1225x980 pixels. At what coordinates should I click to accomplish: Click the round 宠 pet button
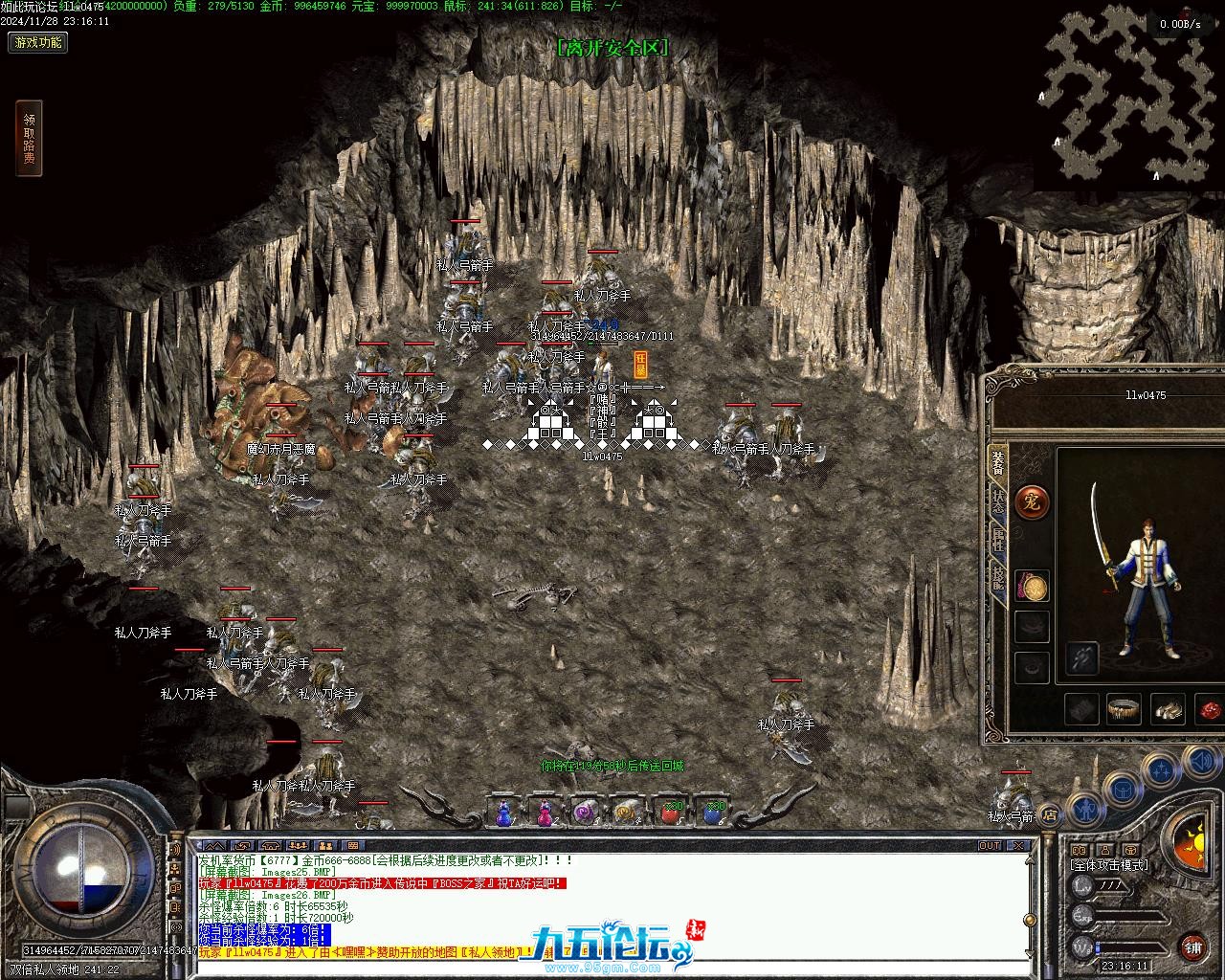1031,501
